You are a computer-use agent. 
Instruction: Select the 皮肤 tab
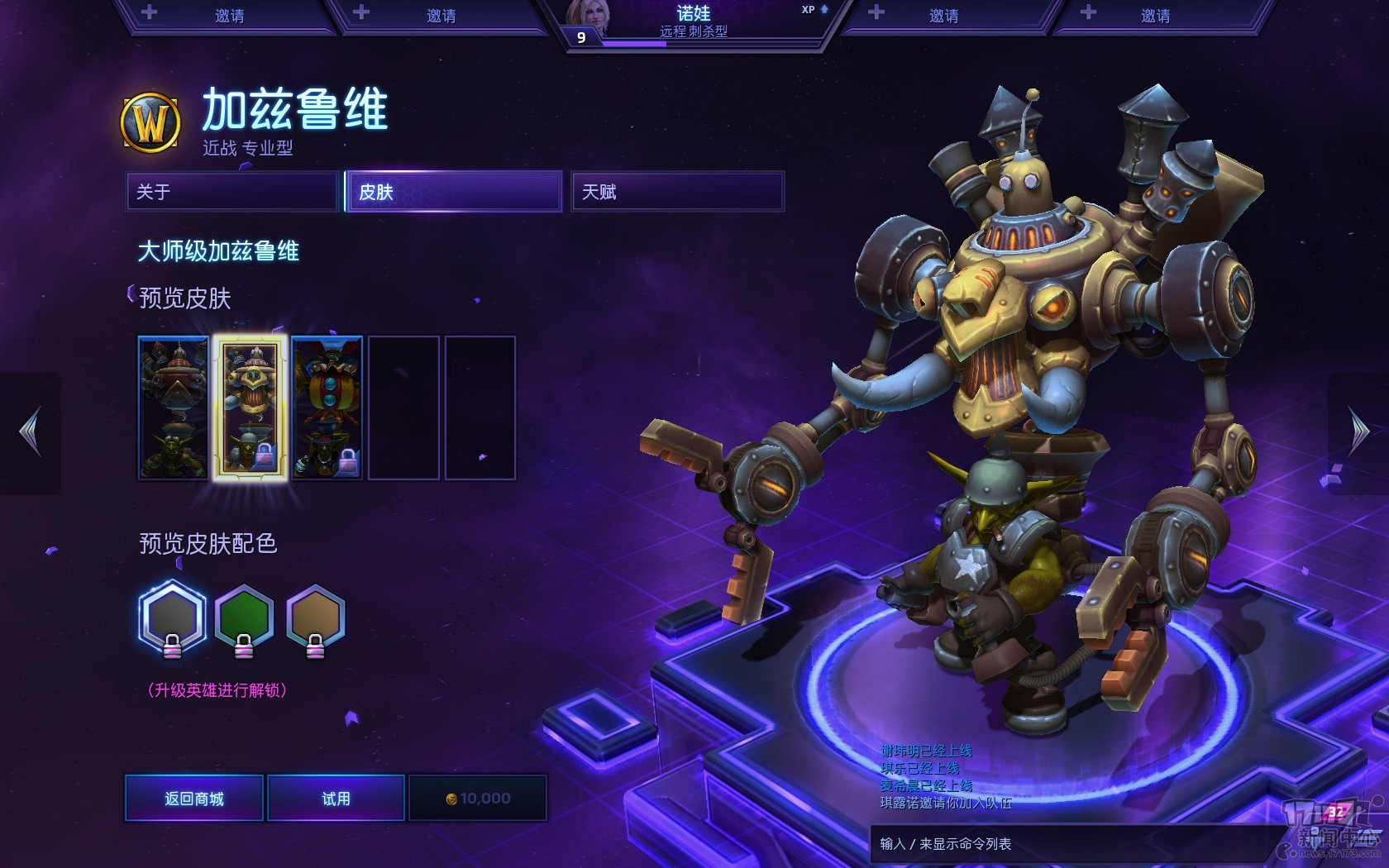[454, 192]
